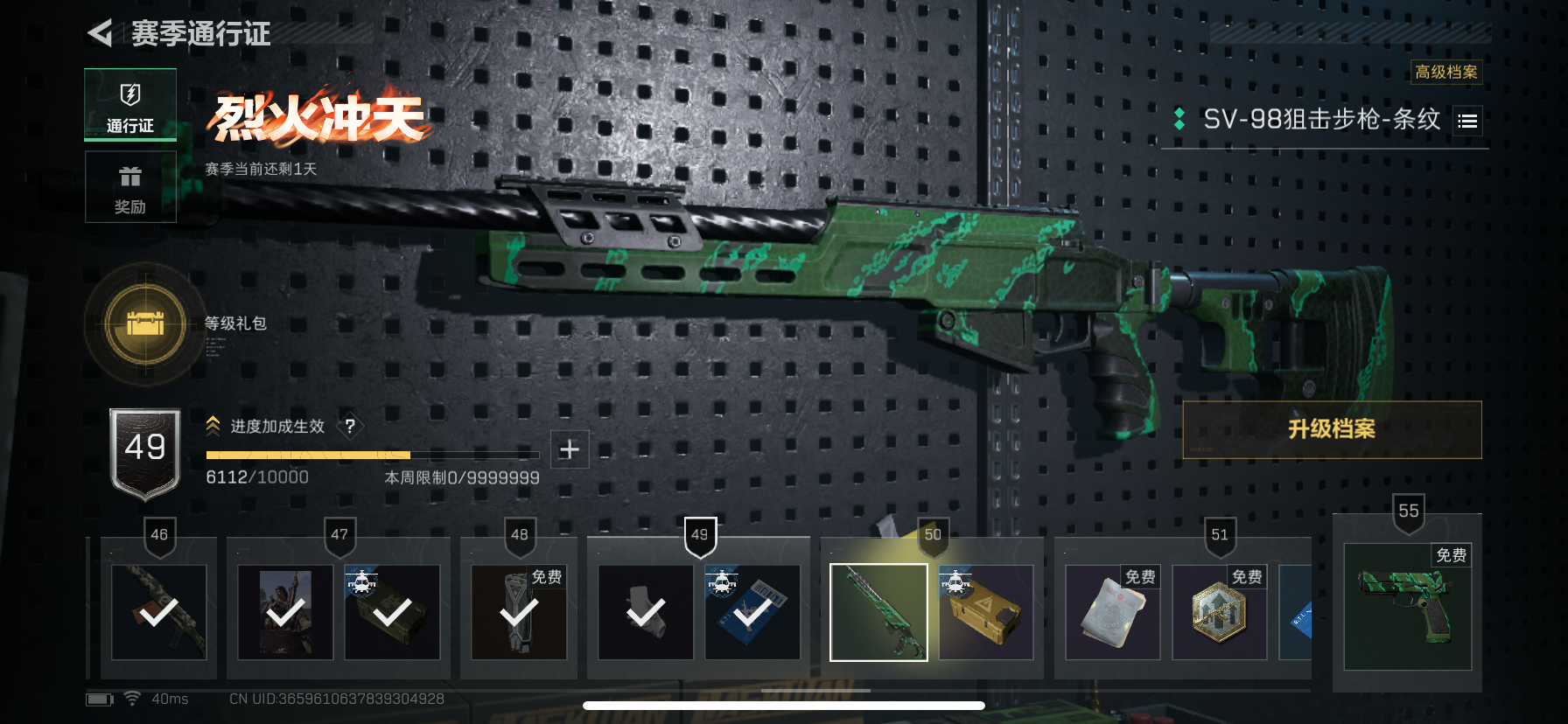Choose the level 50 yellow supply crate

pos(986,612)
